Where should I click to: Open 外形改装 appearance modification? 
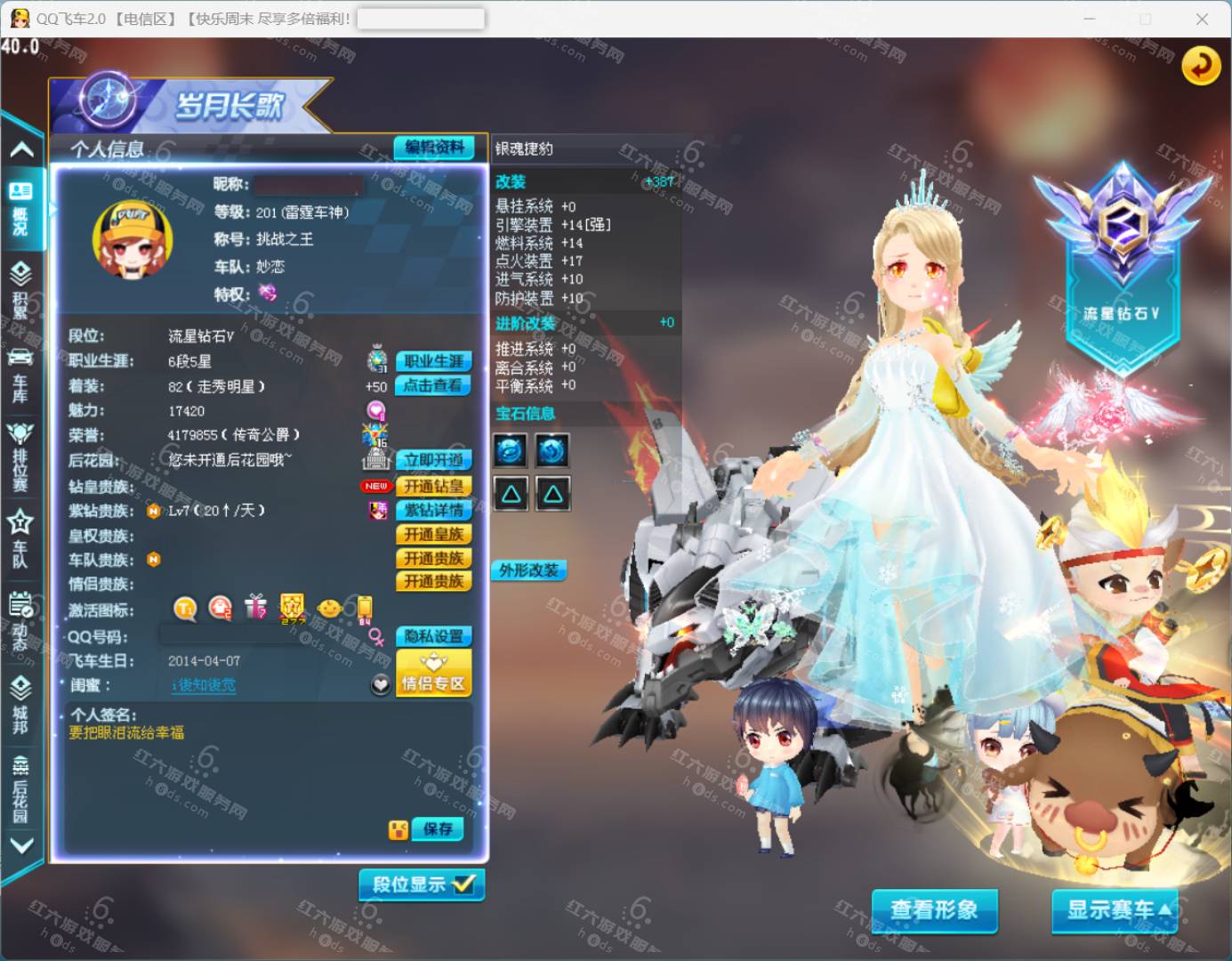click(528, 570)
